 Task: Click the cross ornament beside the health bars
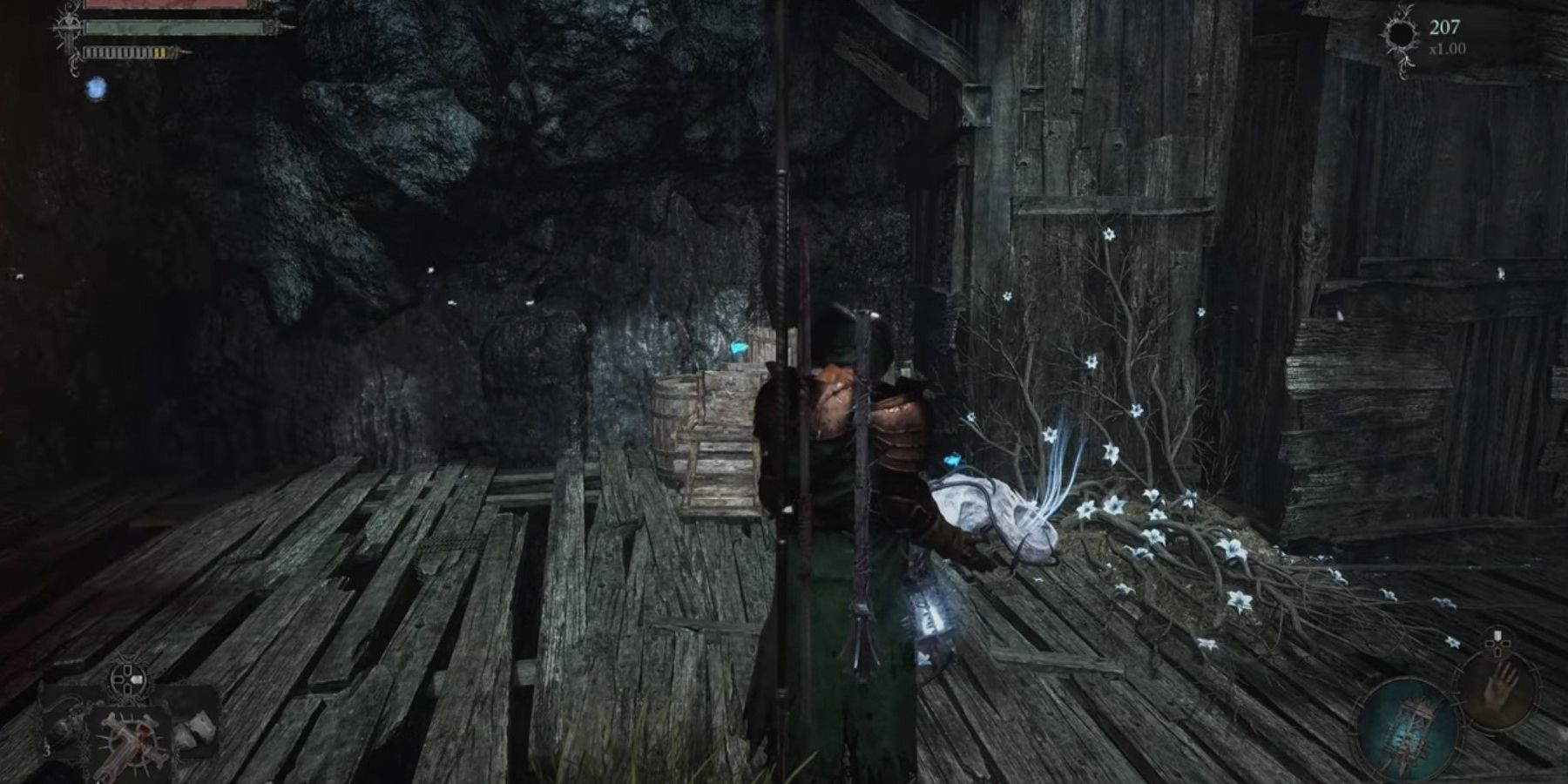(68, 30)
